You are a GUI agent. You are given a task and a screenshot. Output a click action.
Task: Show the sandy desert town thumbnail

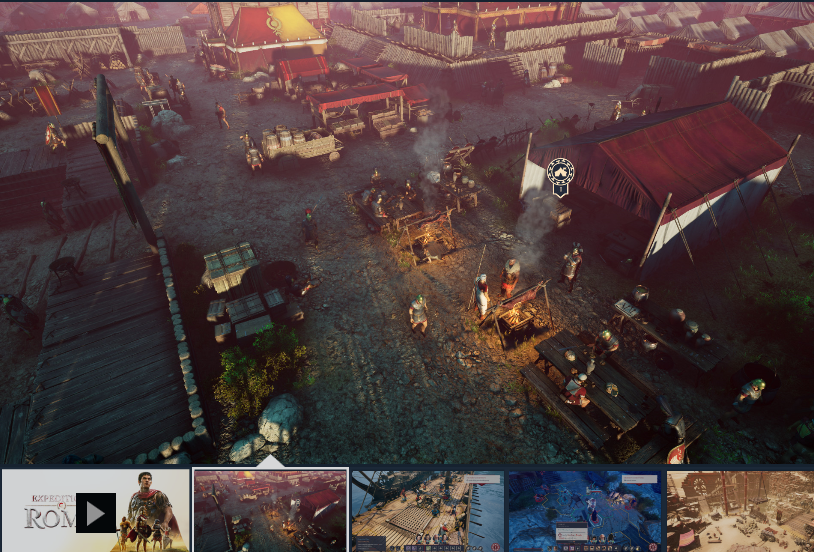click(x=740, y=511)
